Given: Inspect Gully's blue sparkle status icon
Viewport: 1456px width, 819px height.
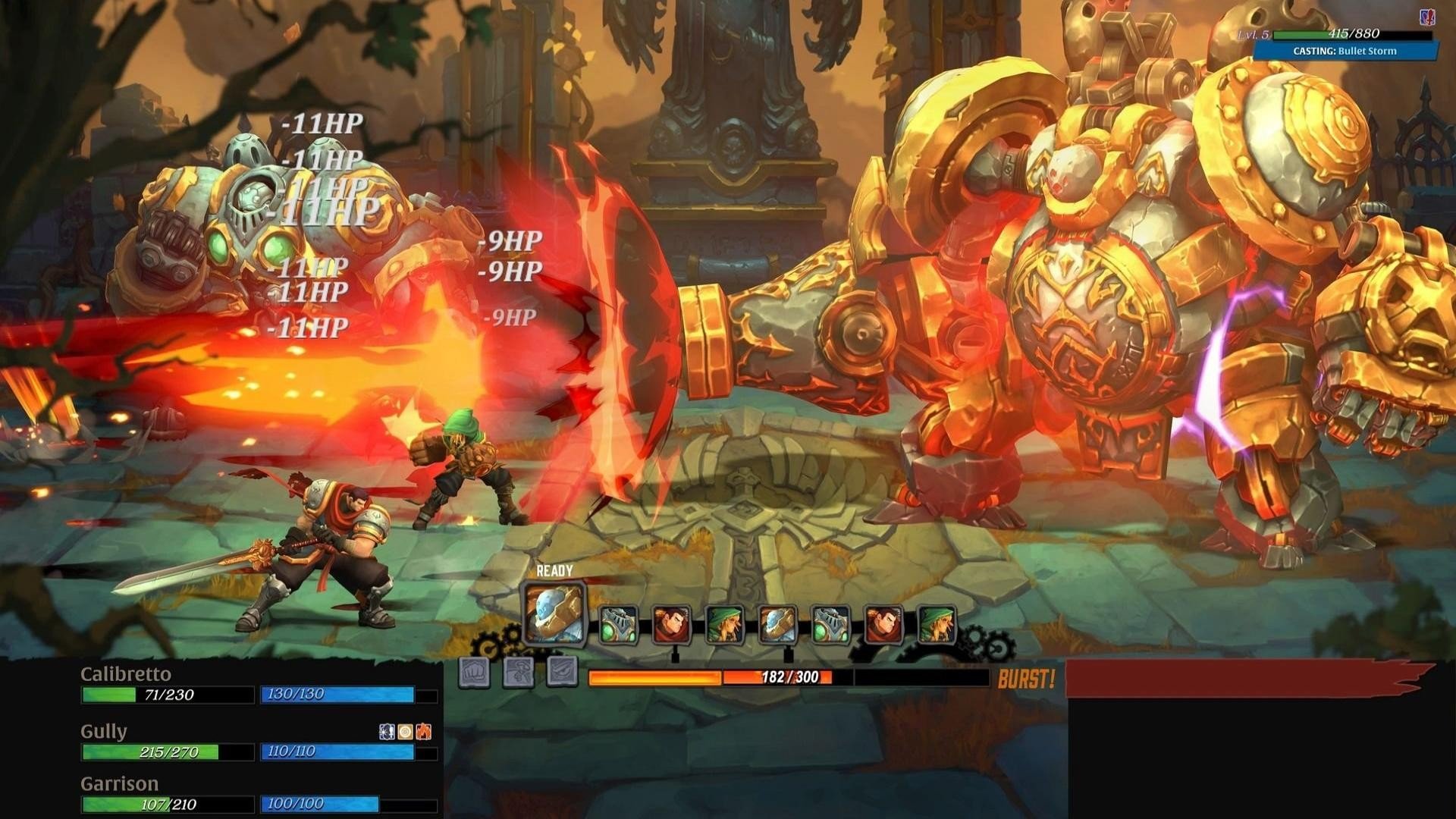Looking at the screenshot, I should (x=387, y=732).
